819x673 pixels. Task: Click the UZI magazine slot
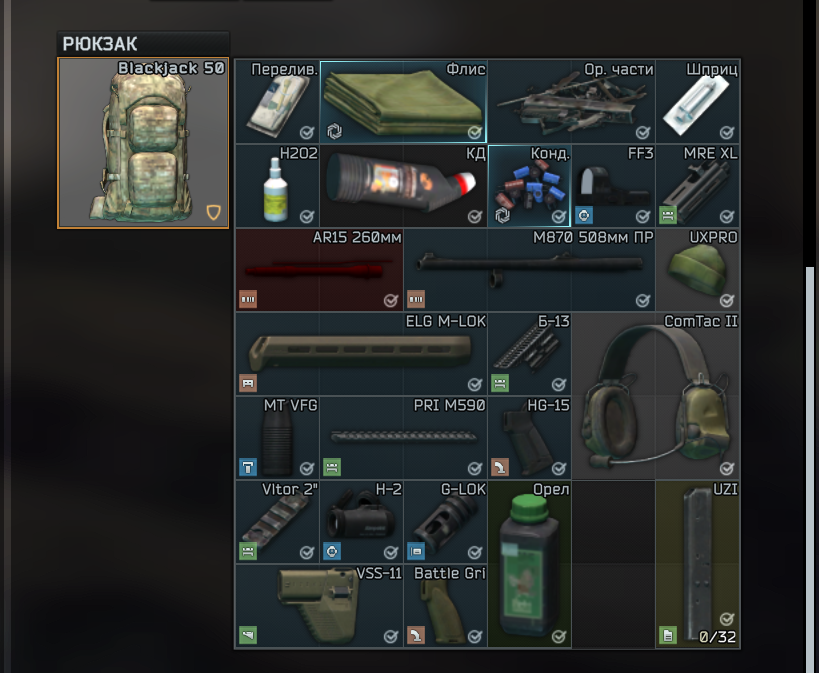coord(697,564)
